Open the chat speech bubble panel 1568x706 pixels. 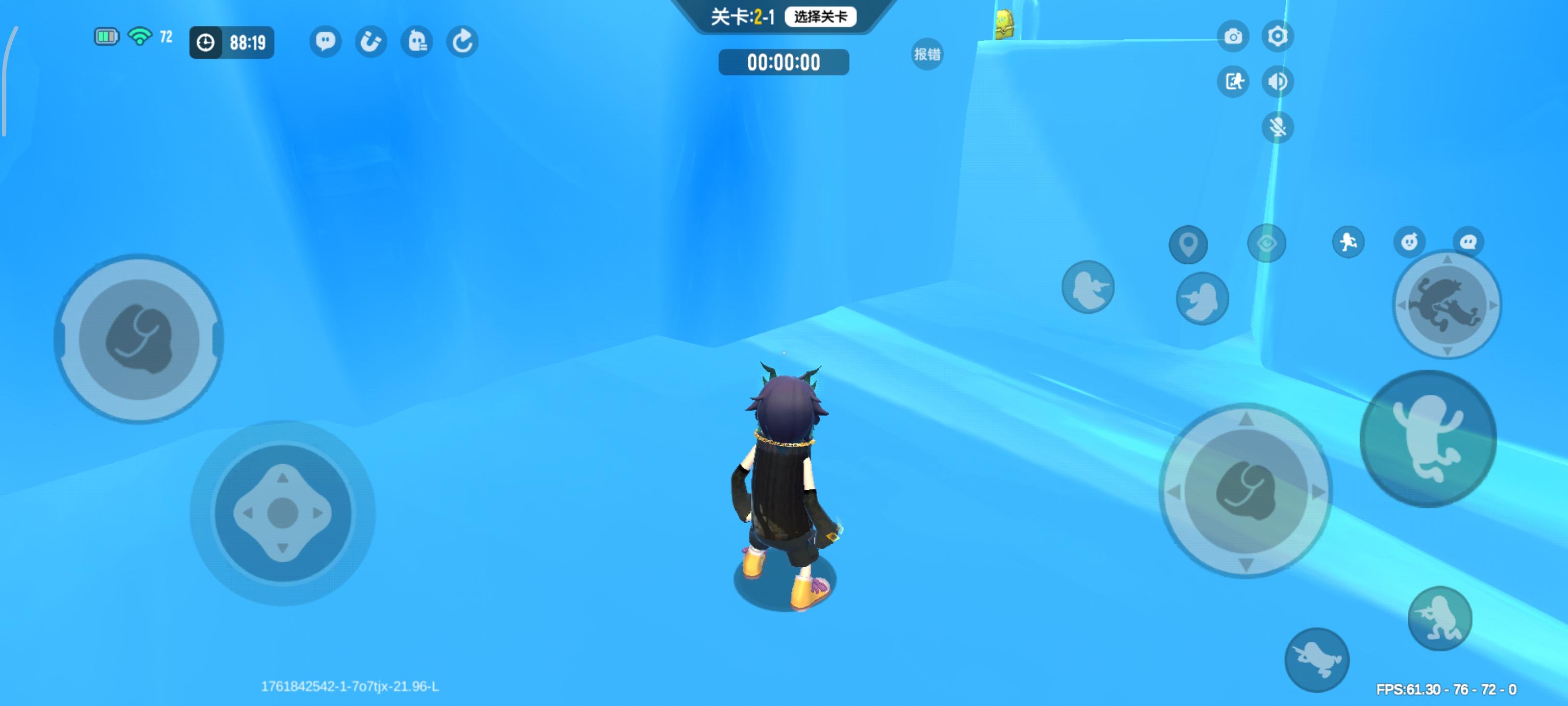click(326, 41)
